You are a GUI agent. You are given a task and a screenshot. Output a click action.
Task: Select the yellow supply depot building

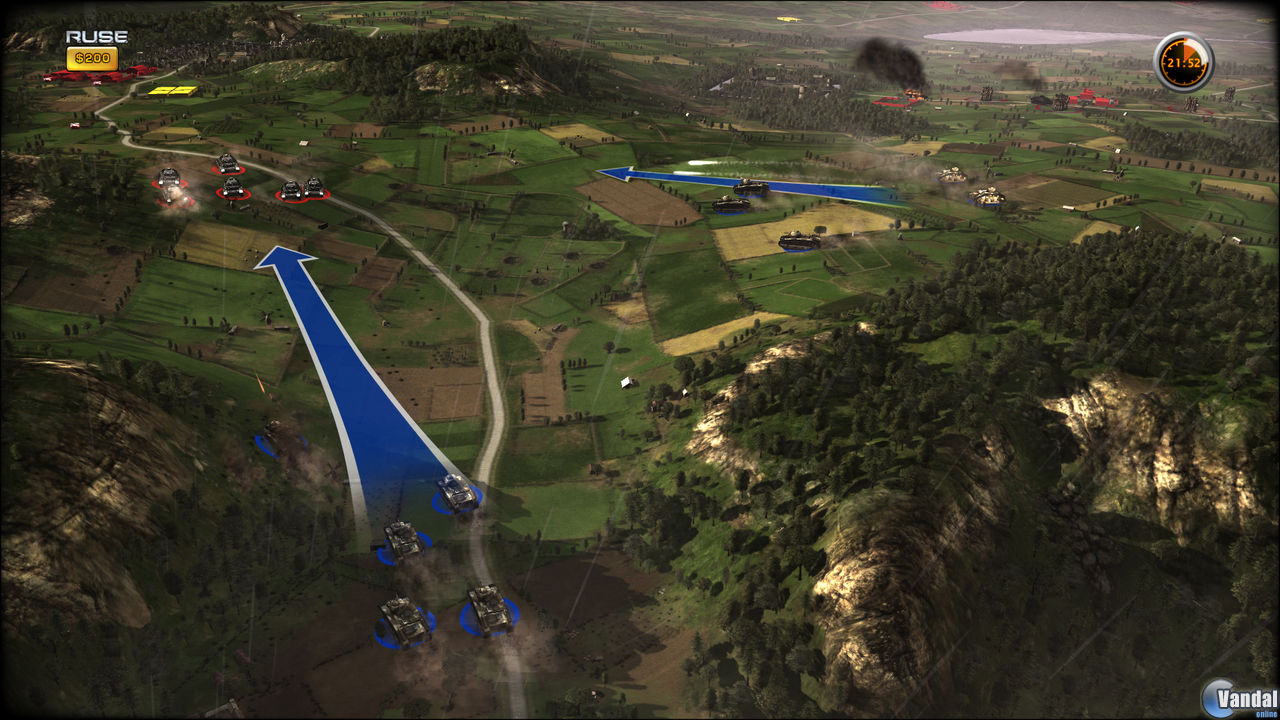(172, 90)
